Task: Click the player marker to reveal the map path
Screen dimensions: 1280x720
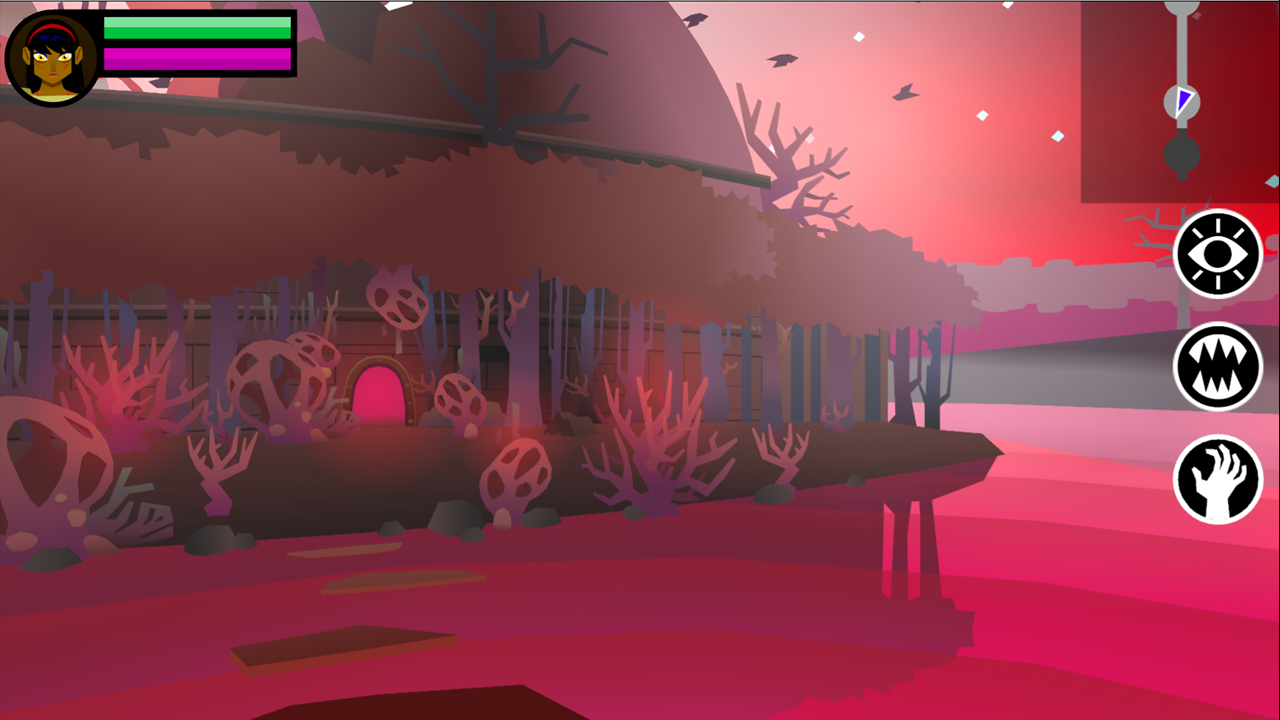Action: click(1183, 99)
